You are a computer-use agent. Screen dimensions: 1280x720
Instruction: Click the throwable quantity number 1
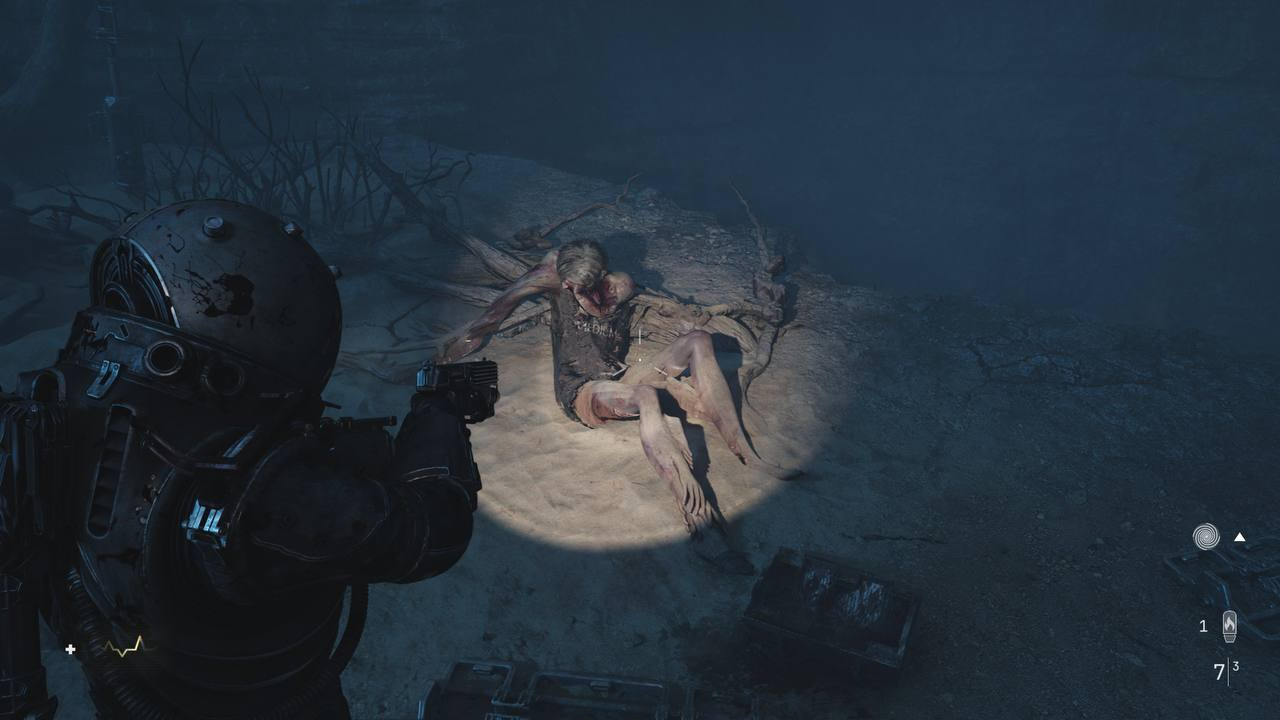pyautogui.click(x=1203, y=625)
